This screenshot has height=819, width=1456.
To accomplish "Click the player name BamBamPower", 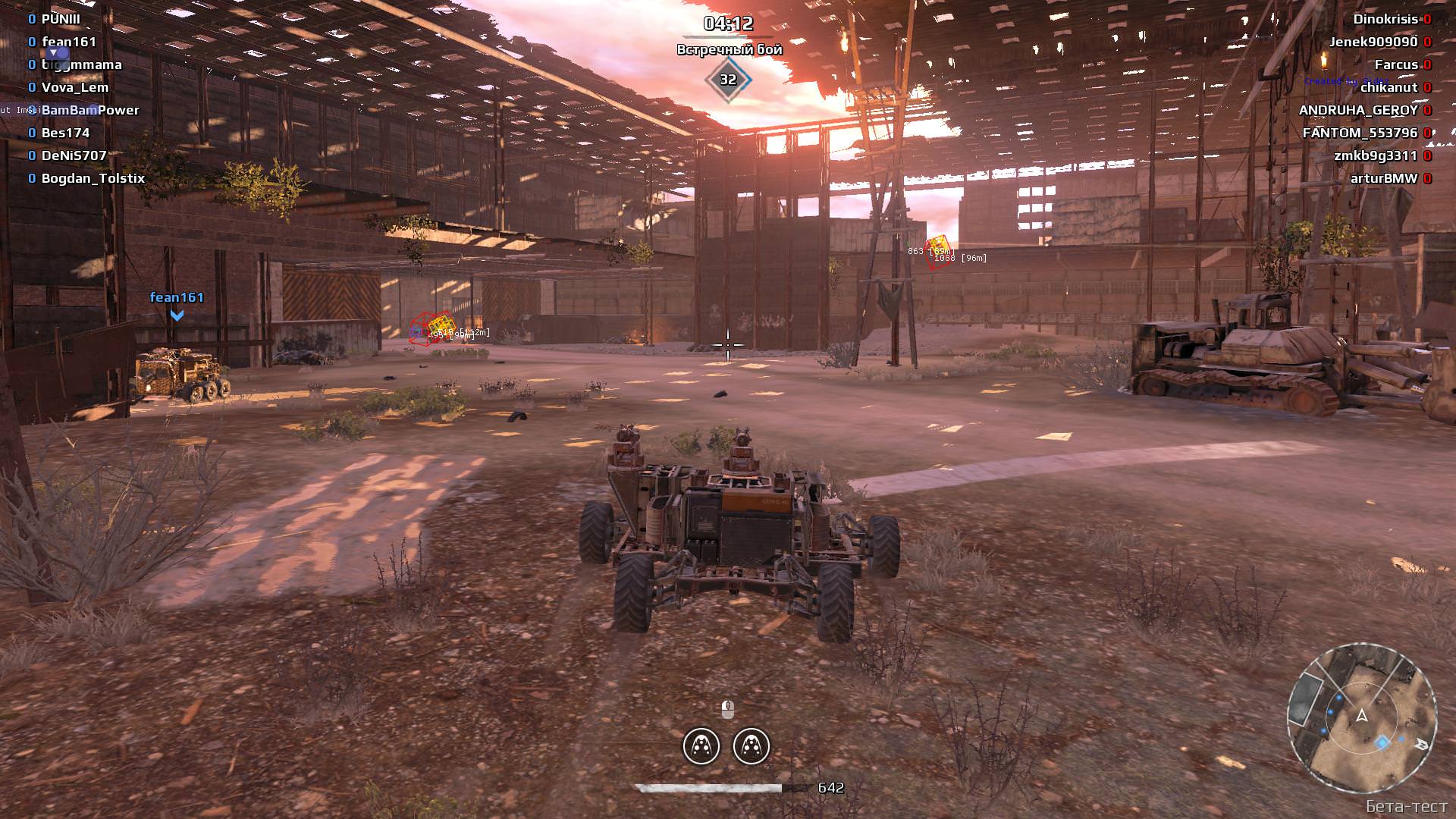I will 91,110.
